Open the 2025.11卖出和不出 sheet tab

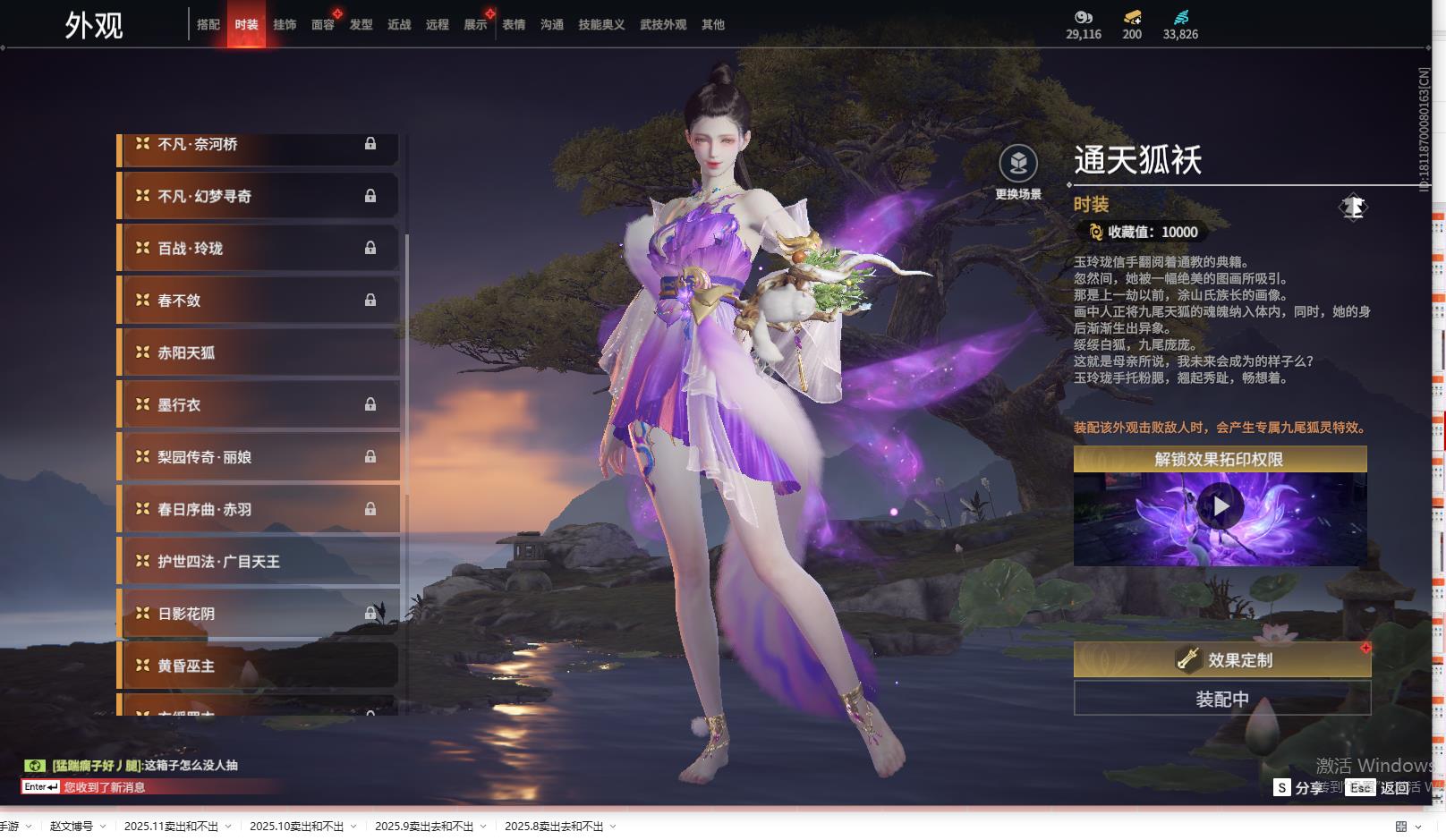[x=171, y=826]
